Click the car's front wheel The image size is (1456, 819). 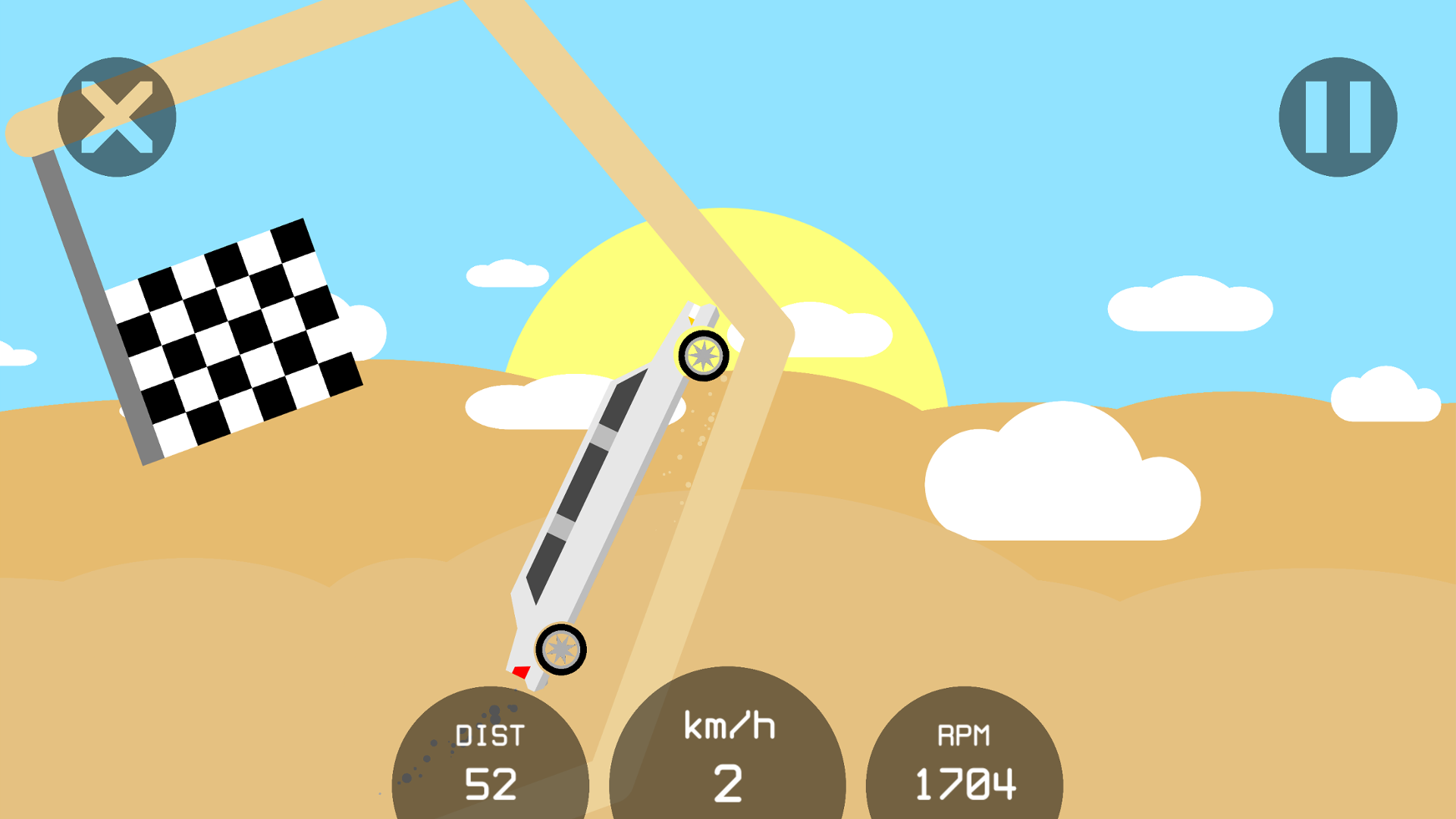coord(704,355)
